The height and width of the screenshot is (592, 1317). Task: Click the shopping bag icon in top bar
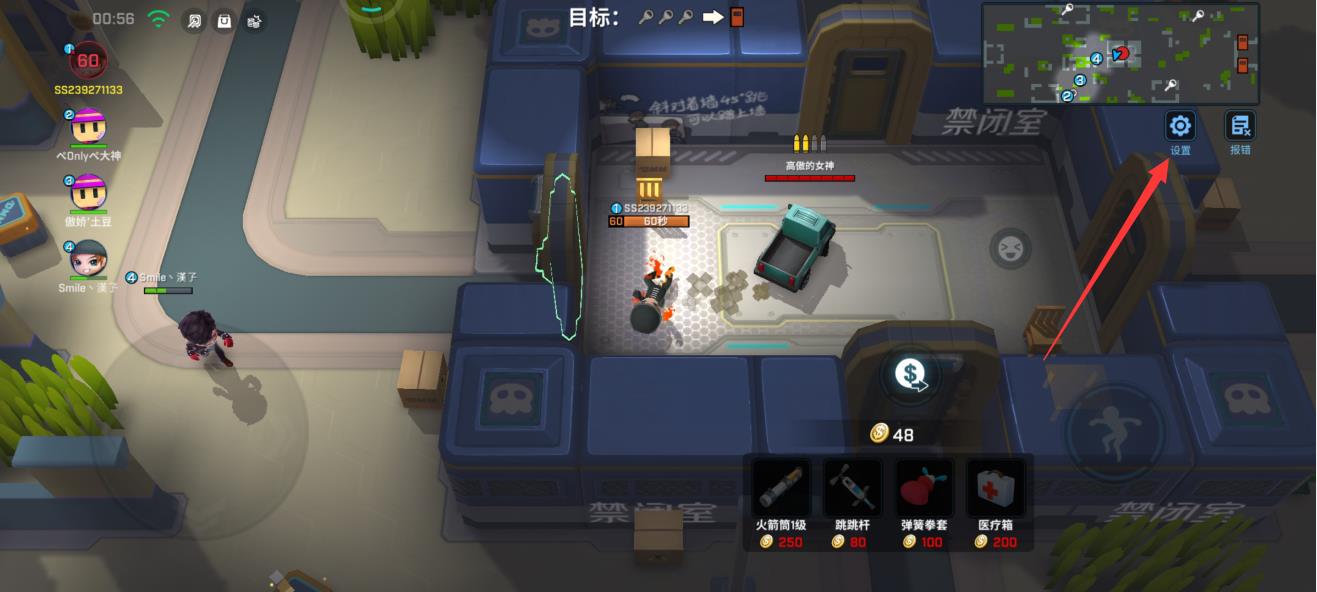tap(225, 20)
